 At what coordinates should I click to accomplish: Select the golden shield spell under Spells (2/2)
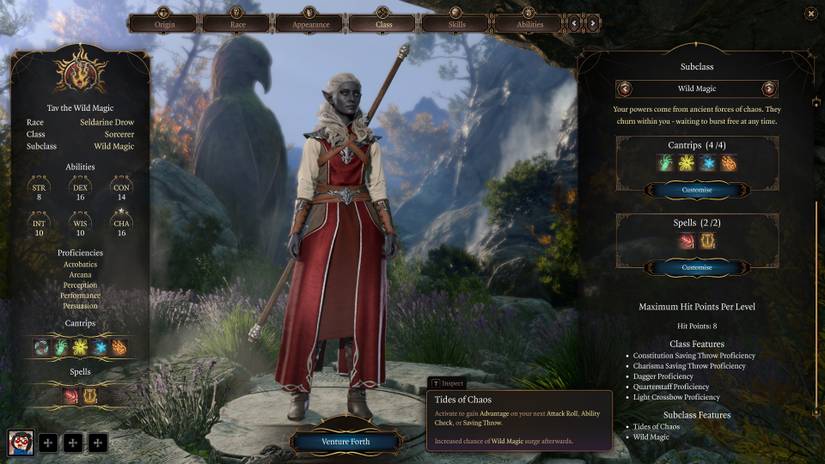[708, 241]
